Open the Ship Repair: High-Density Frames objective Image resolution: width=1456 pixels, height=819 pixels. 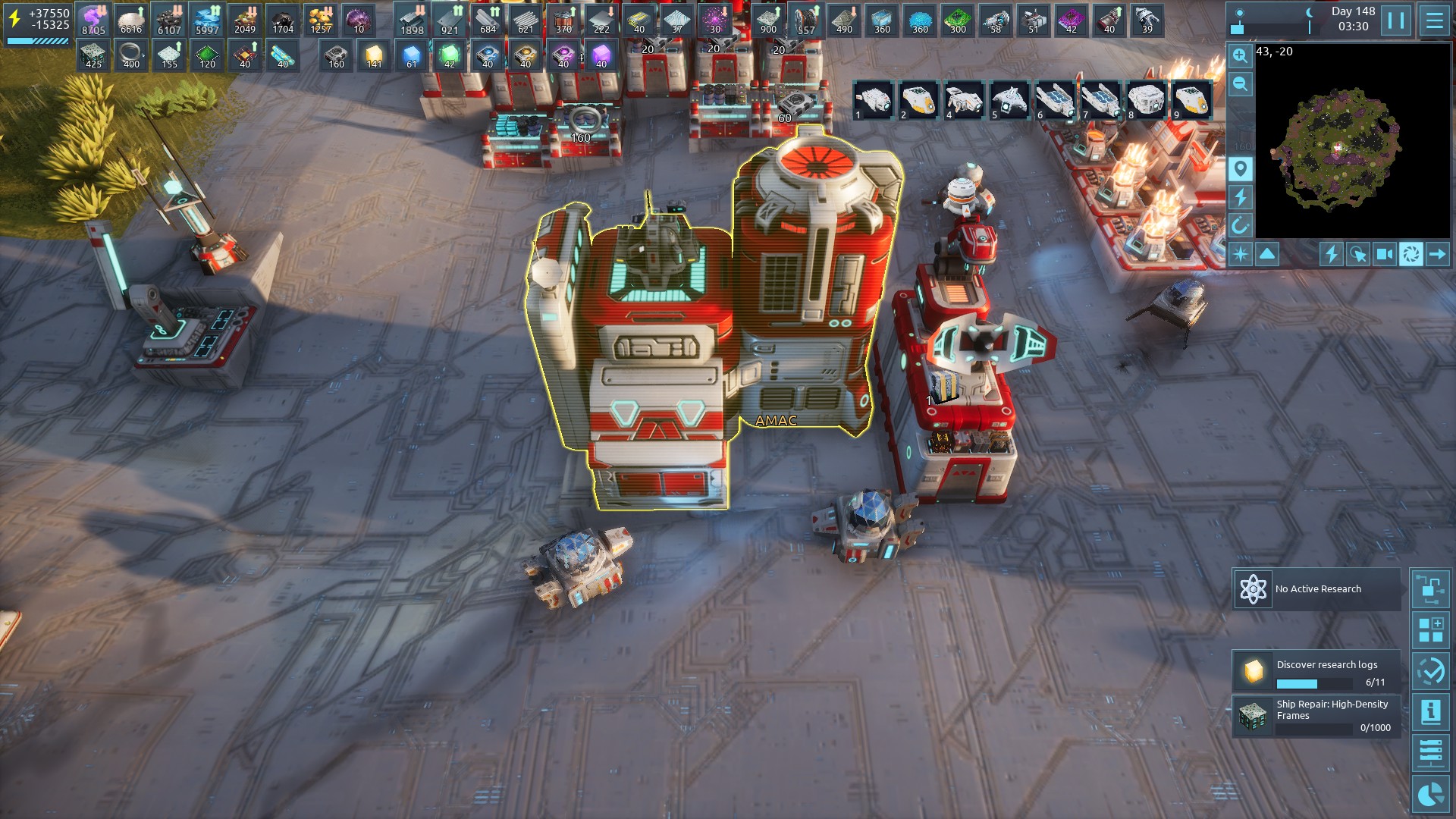1316,716
